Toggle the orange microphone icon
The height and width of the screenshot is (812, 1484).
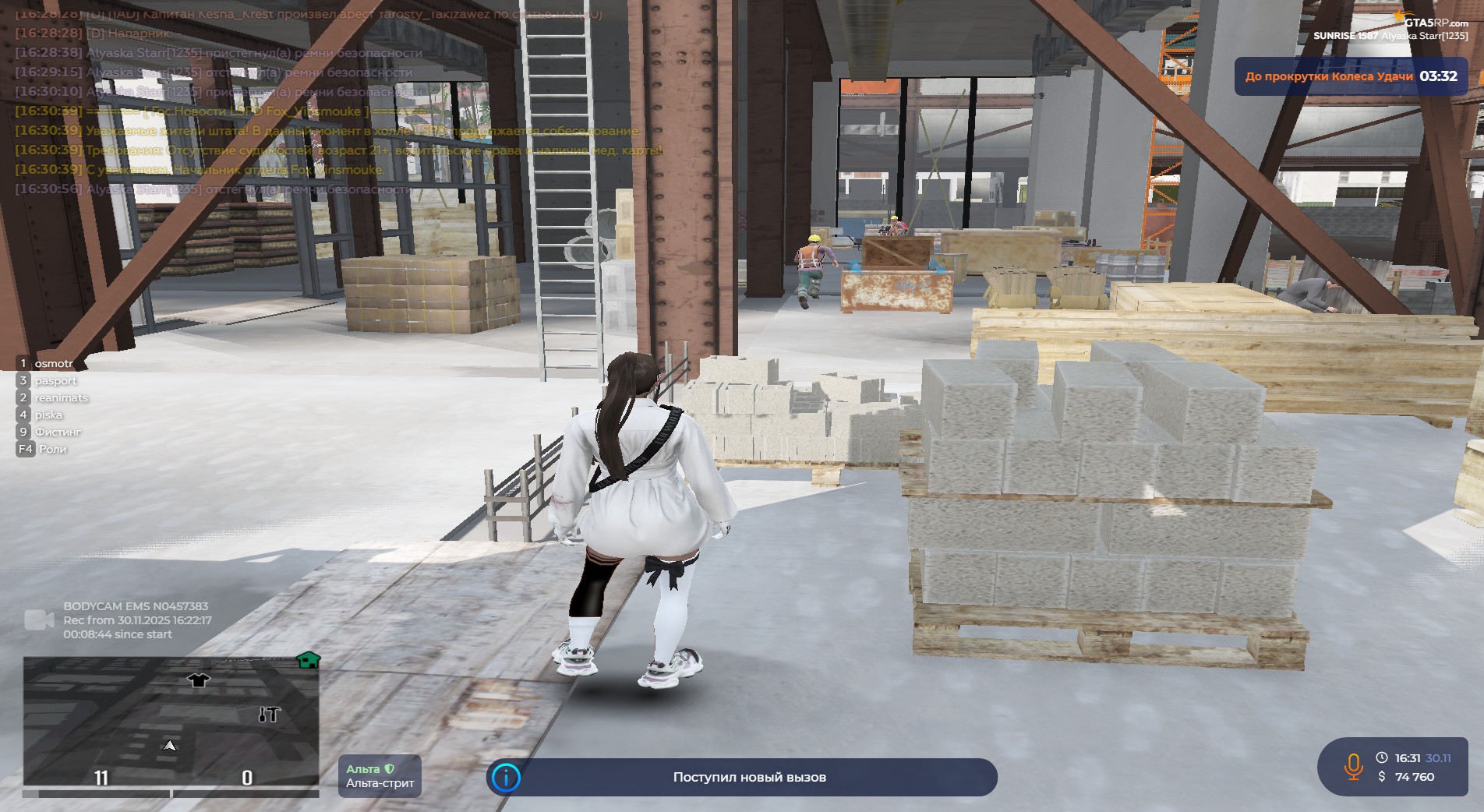pyautogui.click(x=1353, y=767)
